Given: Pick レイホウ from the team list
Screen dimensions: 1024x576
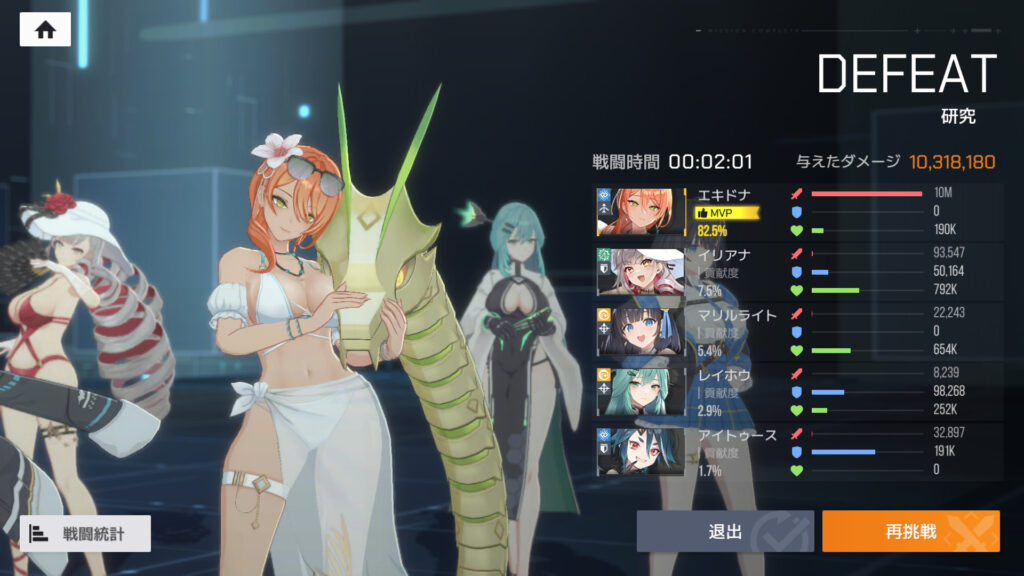Looking at the screenshot, I should click(640, 392).
